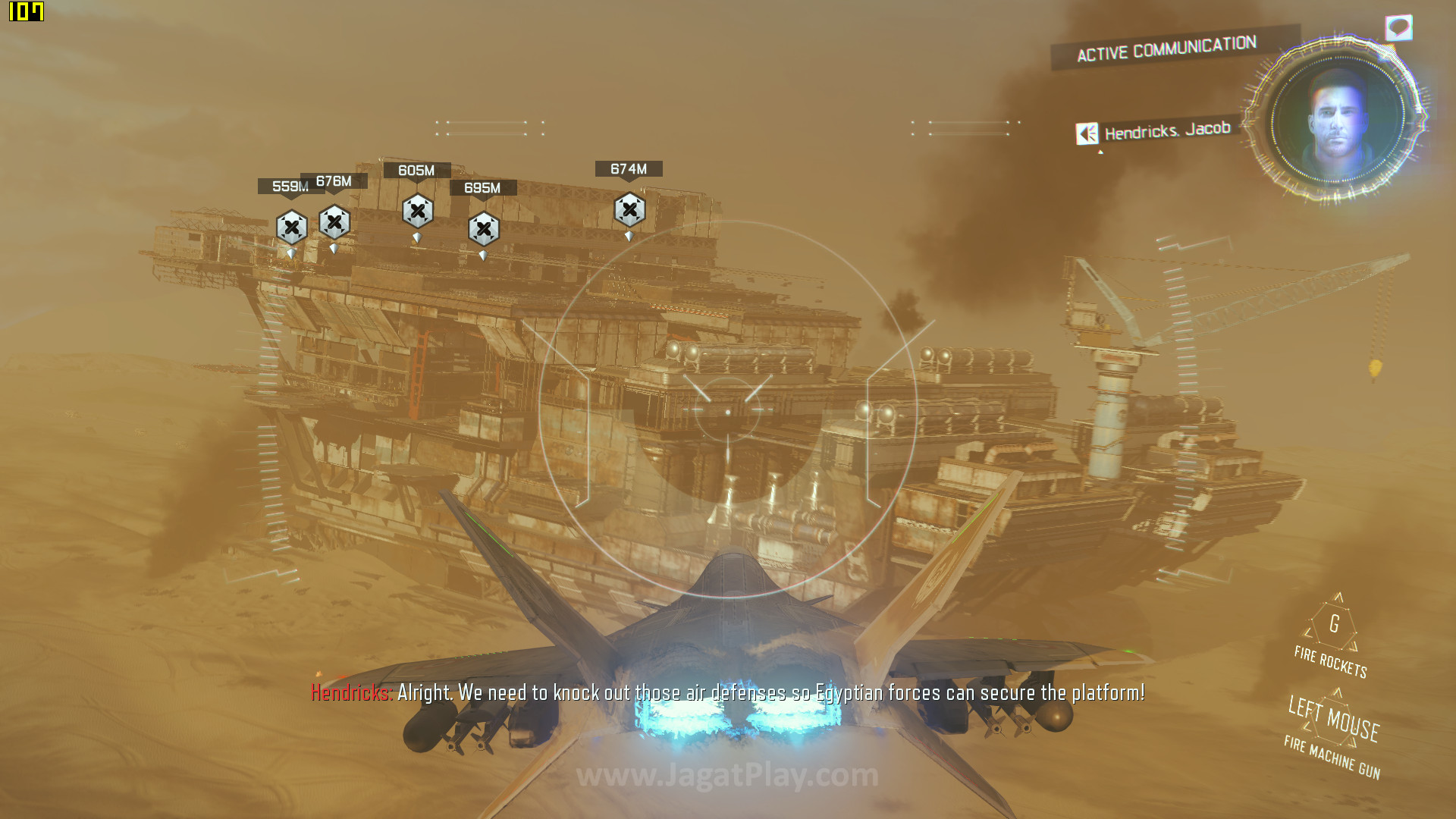The image size is (1456, 819).
Task: Select the air defense marker labeled 674M
Action: tap(629, 209)
